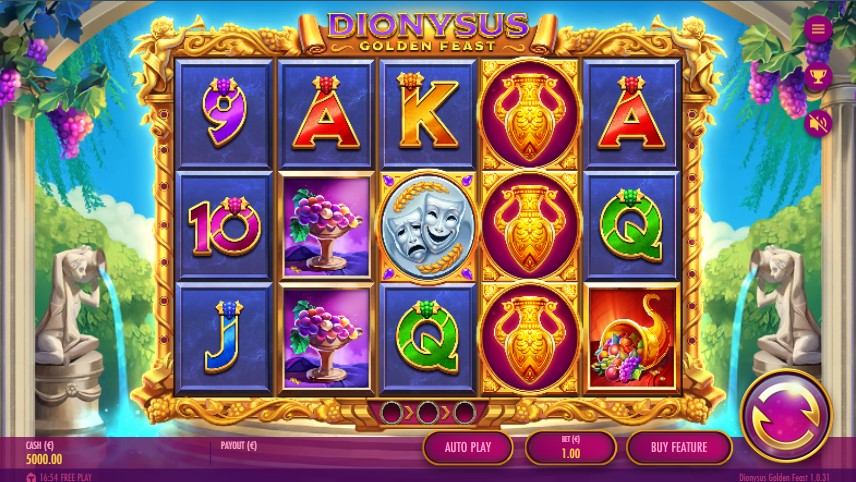Change the bet amount of 1.00
856x482 pixels.
coord(569,447)
